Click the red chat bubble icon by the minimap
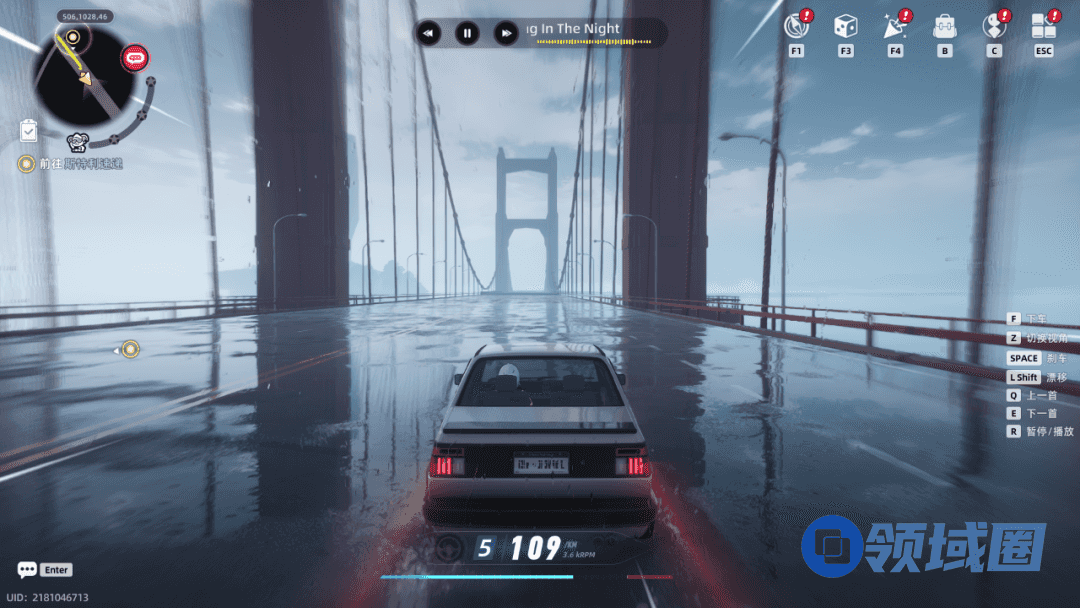 pos(135,58)
